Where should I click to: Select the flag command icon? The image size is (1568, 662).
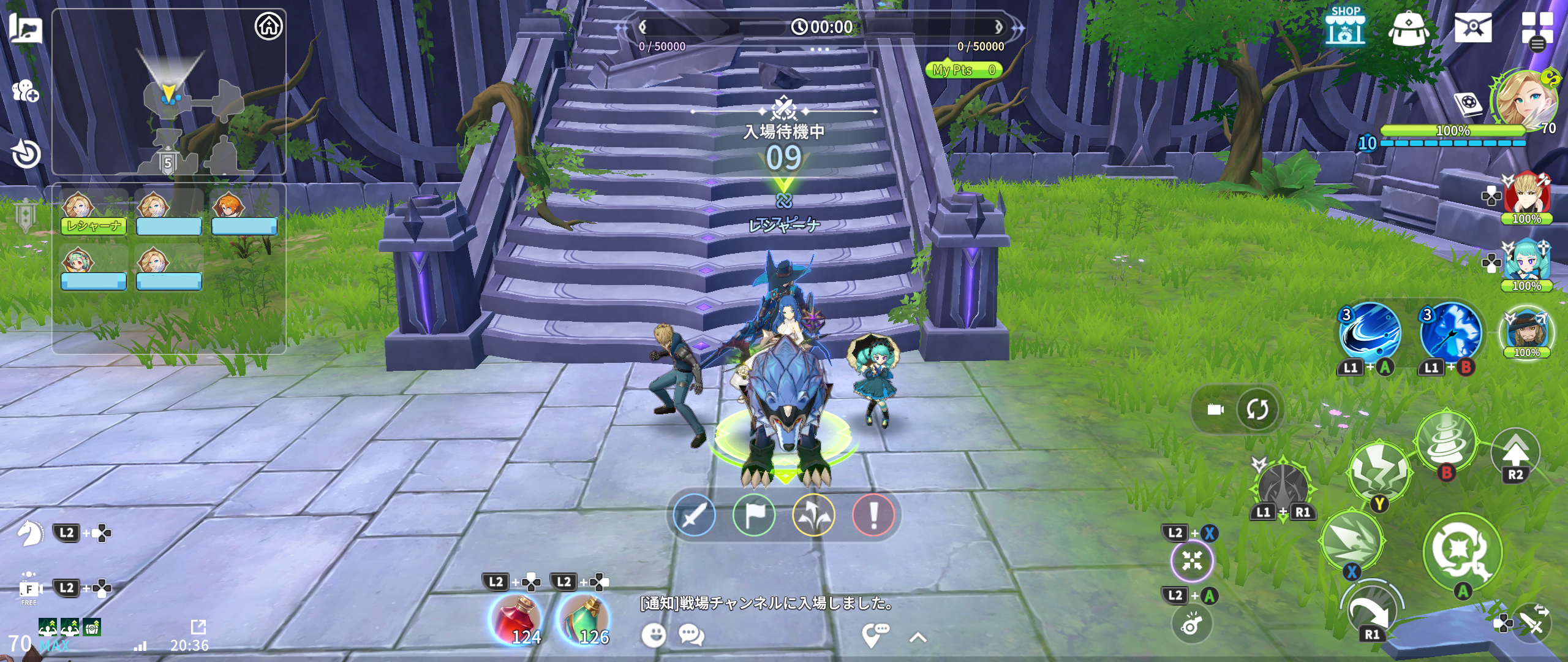754,515
